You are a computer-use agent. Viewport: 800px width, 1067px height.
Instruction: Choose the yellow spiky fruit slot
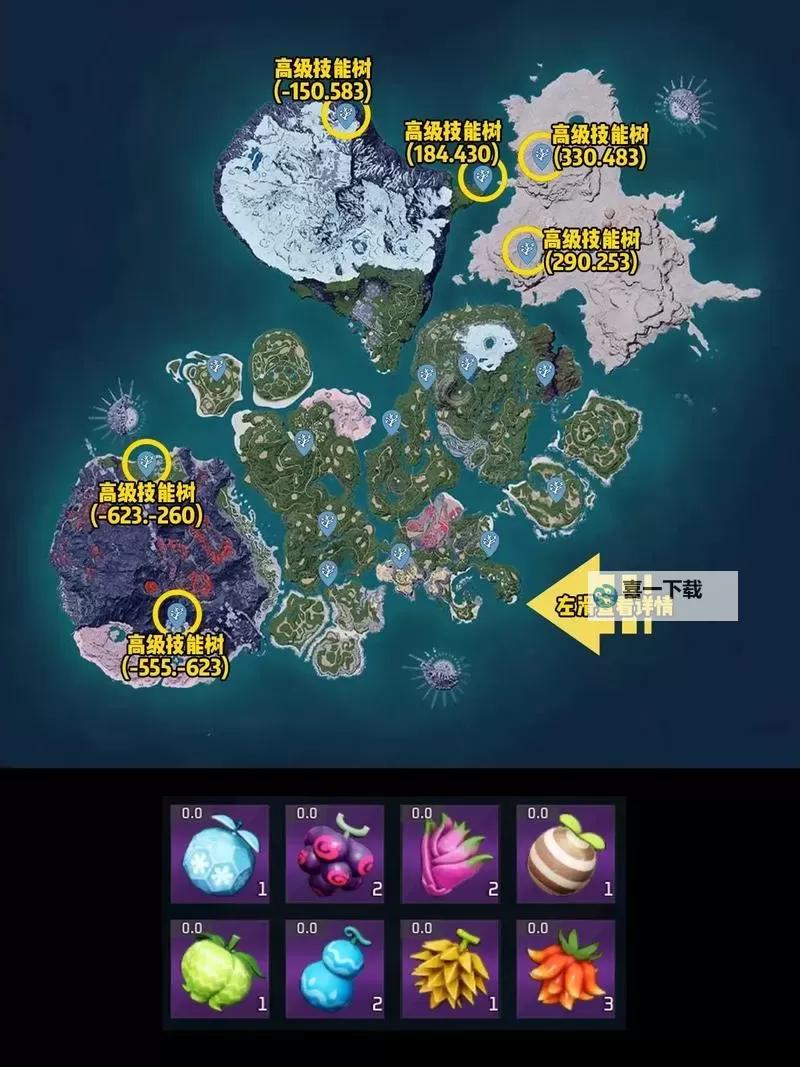point(449,968)
